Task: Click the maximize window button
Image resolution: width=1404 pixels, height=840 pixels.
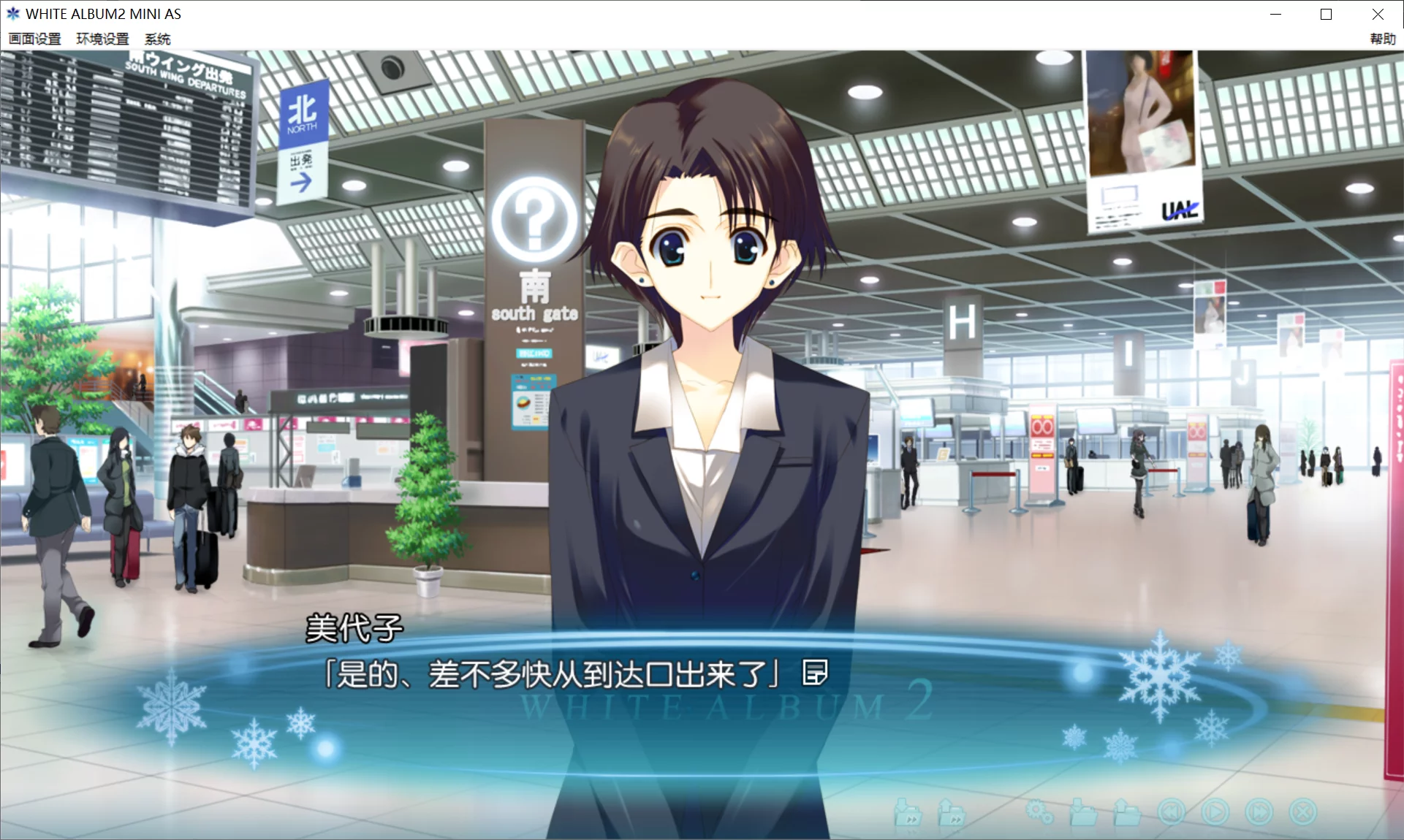Action: click(1324, 14)
